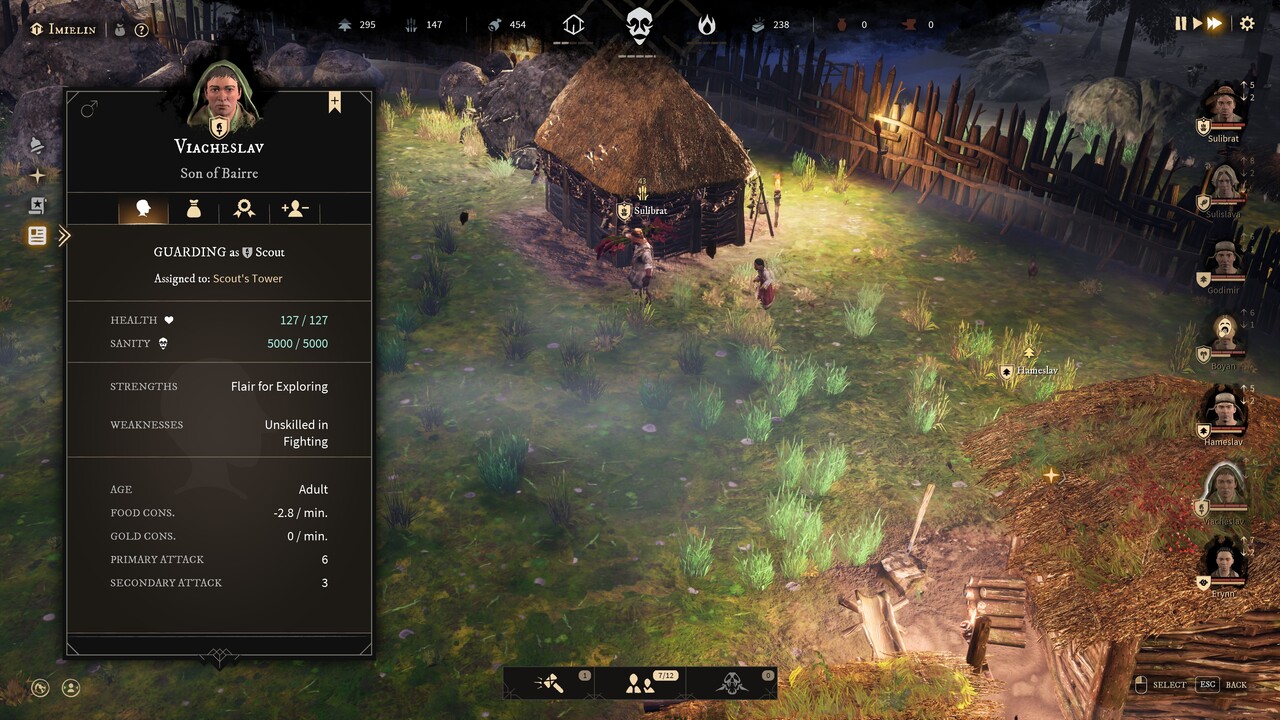Open the gear settings menu
Image resolution: width=1280 pixels, height=720 pixels.
coord(1247,23)
